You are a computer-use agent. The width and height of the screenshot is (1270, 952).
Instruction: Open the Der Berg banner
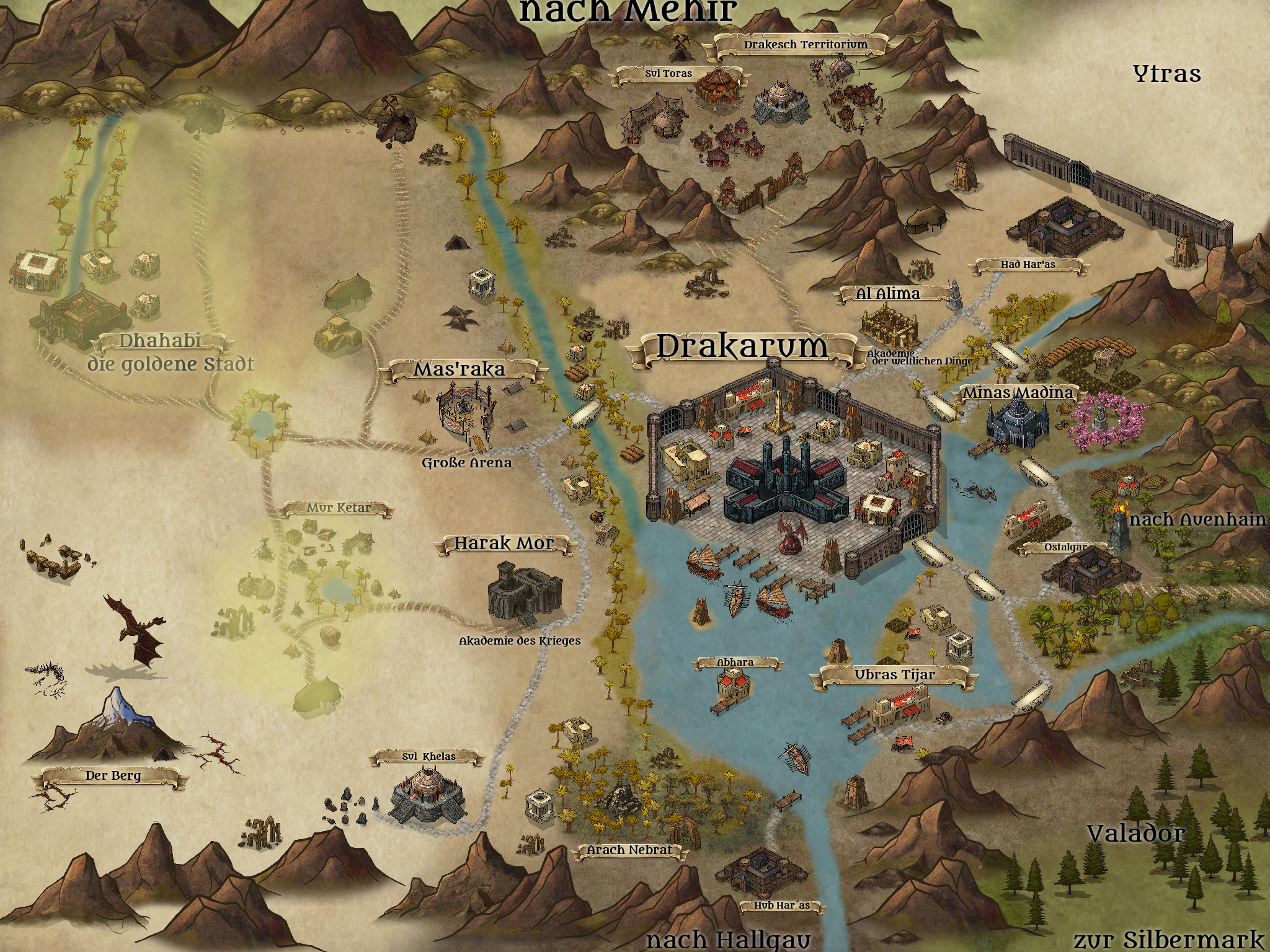click(113, 775)
